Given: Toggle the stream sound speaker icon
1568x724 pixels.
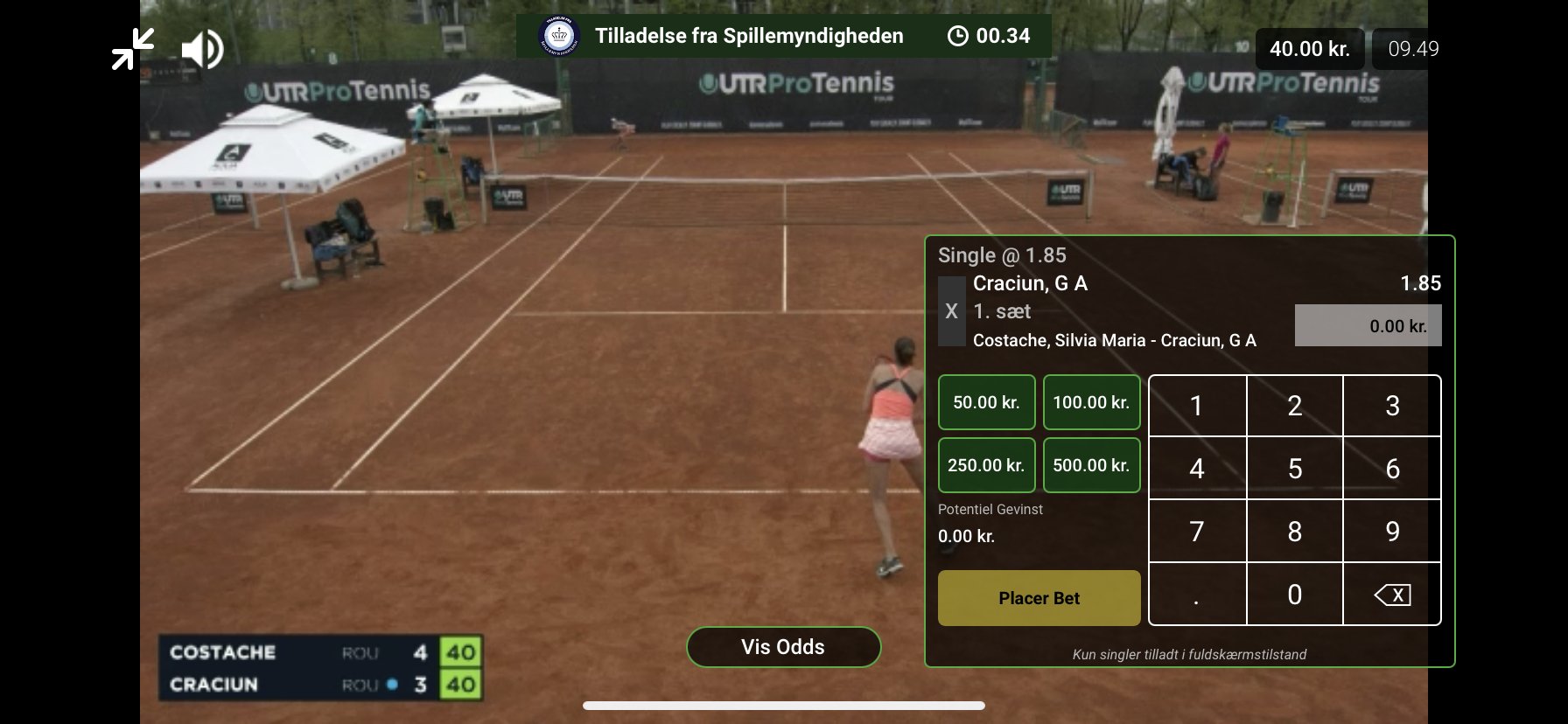Looking at the screenshot, I should tap(202, 49).
